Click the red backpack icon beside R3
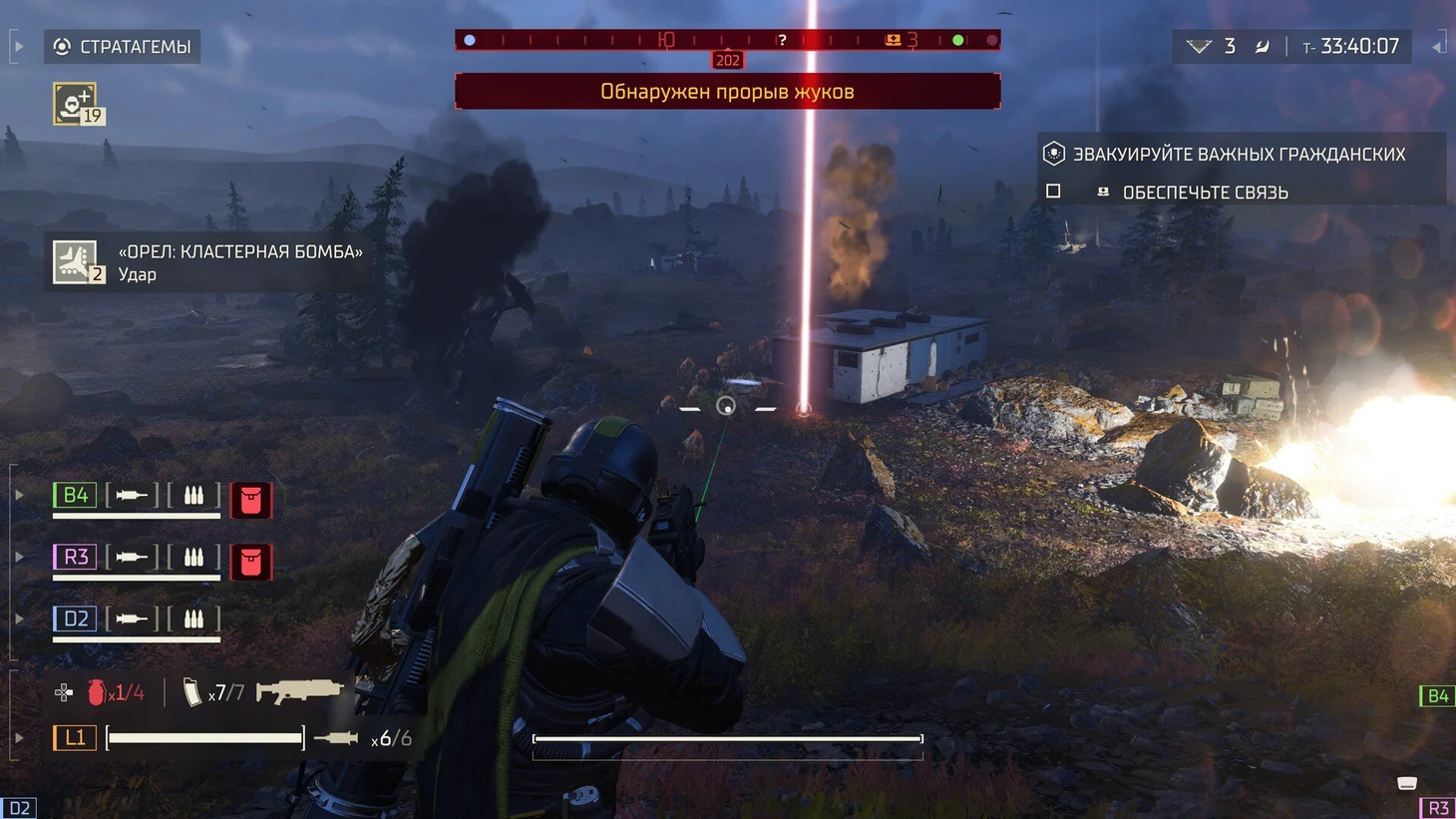 (x=251, y=562)
